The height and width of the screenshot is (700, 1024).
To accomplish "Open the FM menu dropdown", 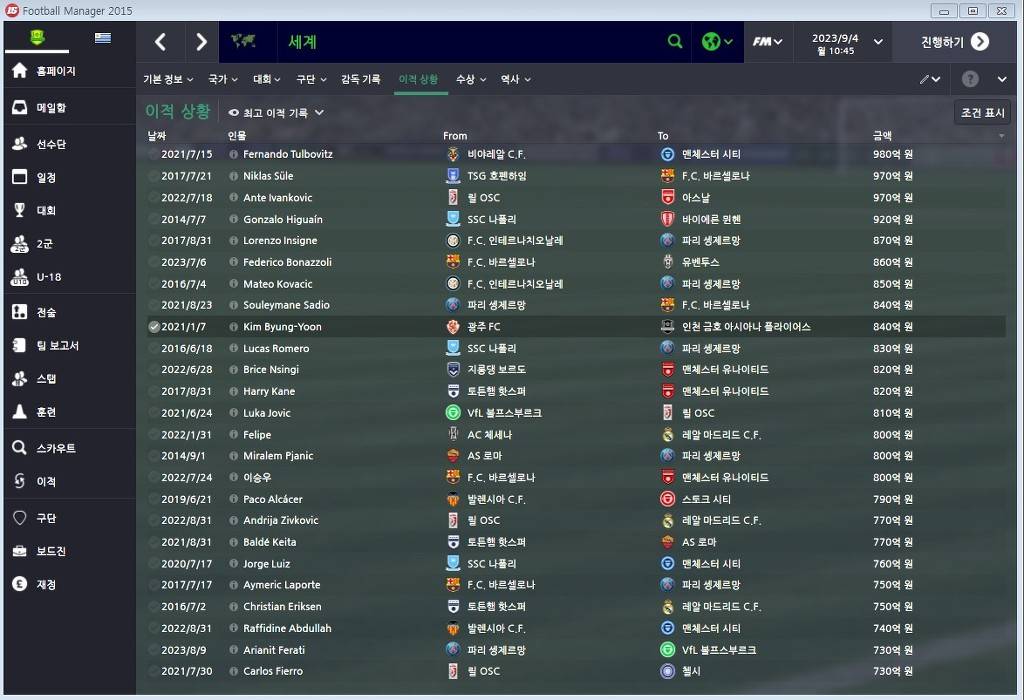I will tap(768, 42).
